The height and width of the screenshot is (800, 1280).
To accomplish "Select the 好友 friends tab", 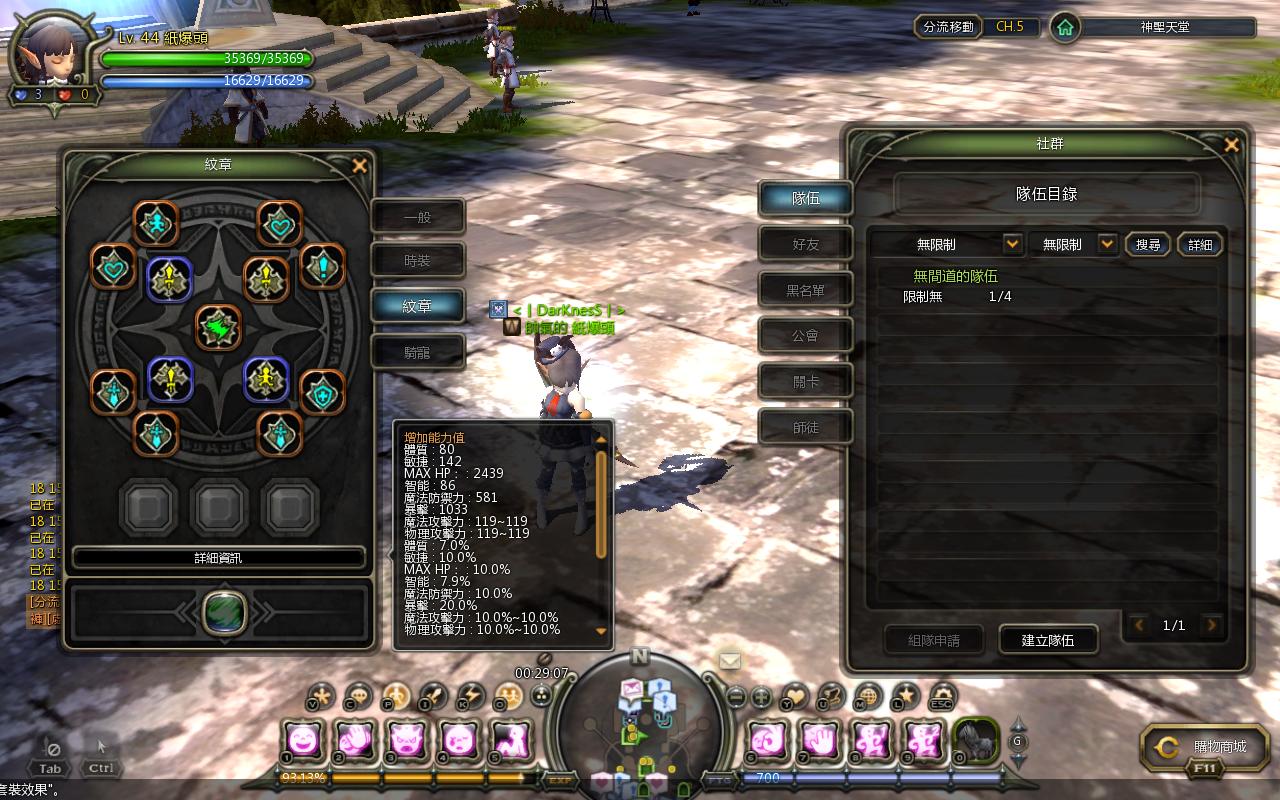I will point(805,244).
